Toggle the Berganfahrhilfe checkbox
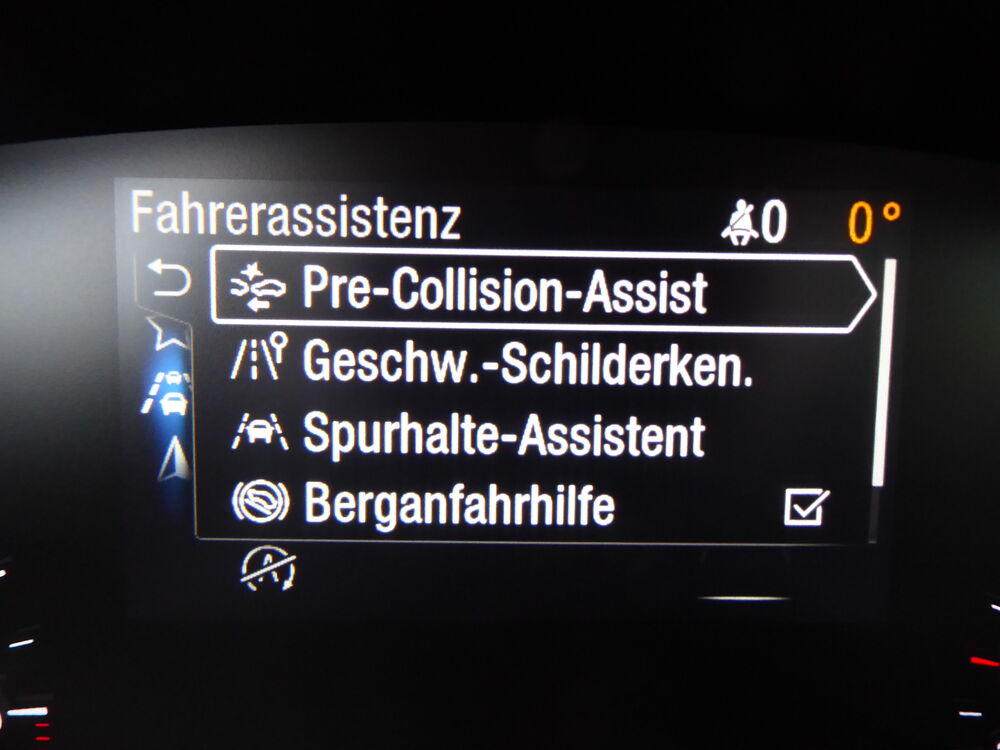This screenshot has width=1000, height=750. (805, 508)
